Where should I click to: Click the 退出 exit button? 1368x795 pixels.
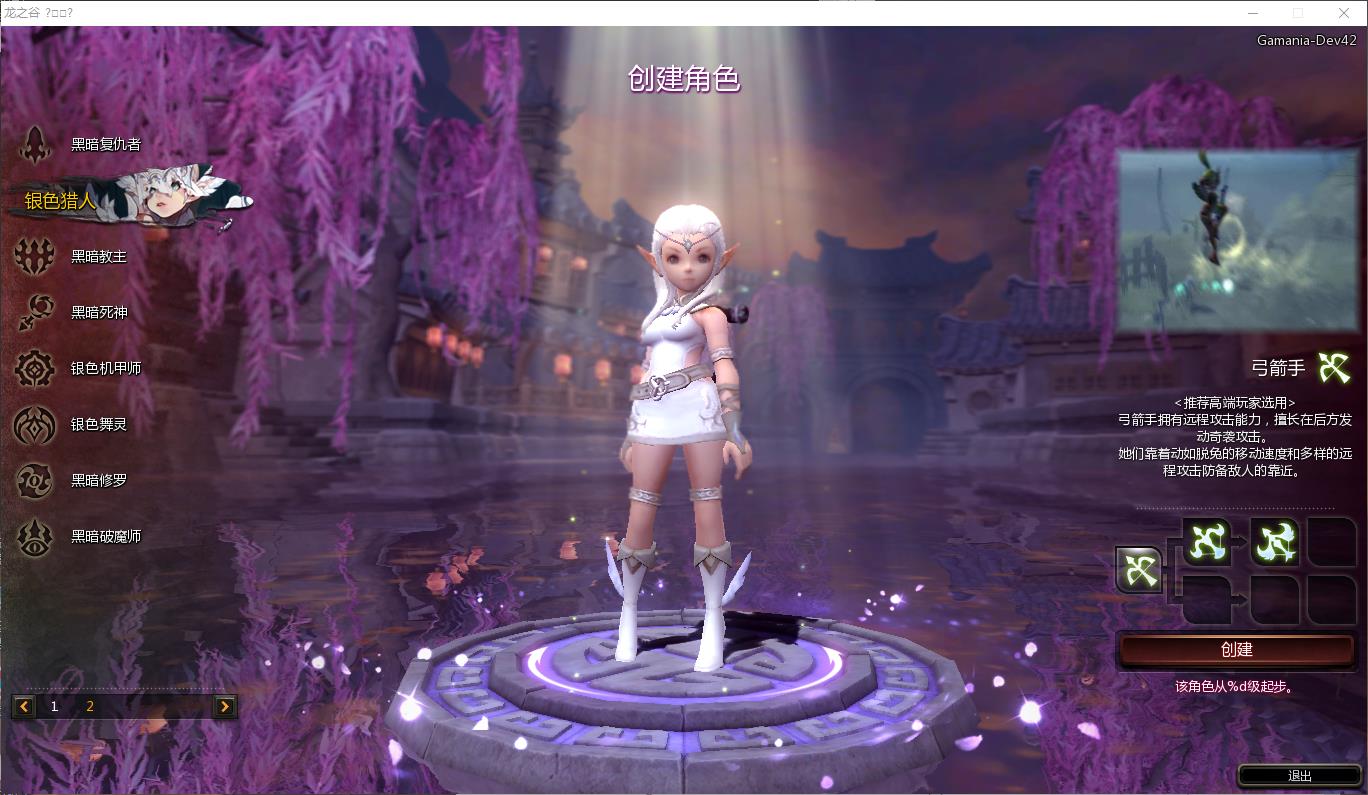(x=1299, y=776)
